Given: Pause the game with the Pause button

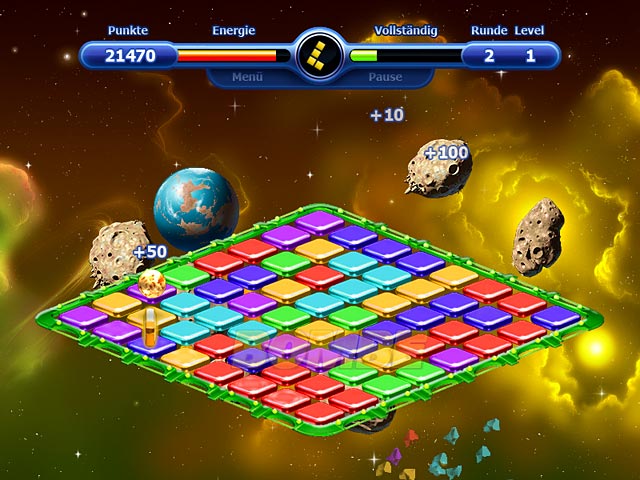Looking at the screenshot, I should point(384,76).
